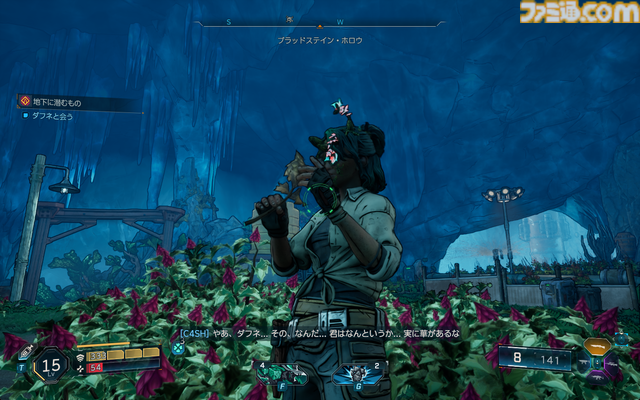Activate the grenade ordnance slot

357,373
